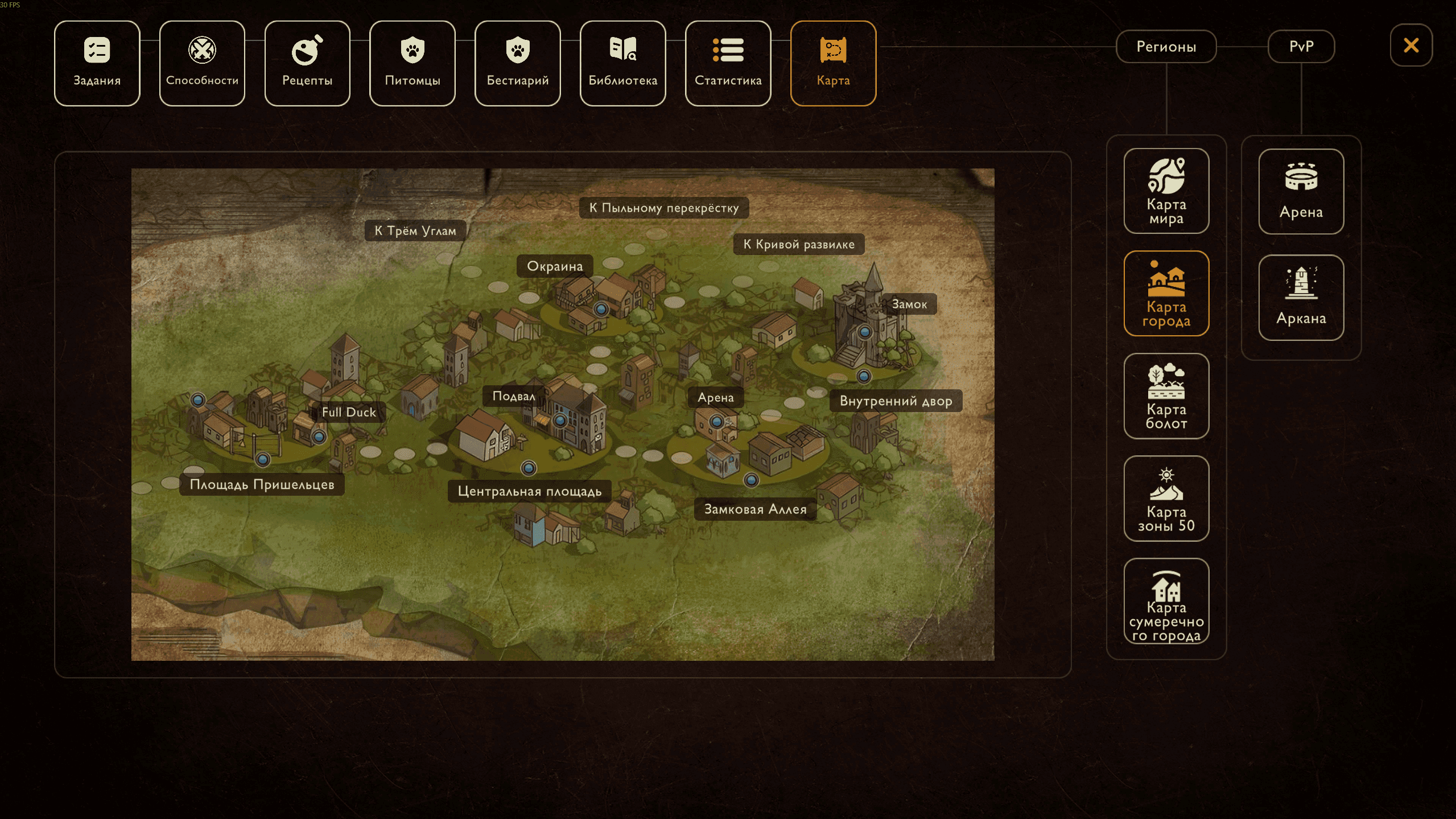Select Центральная площадь on the city map
Viewport: 1456px width, 819px height.
pyautogui.click(x=530, y=491)
